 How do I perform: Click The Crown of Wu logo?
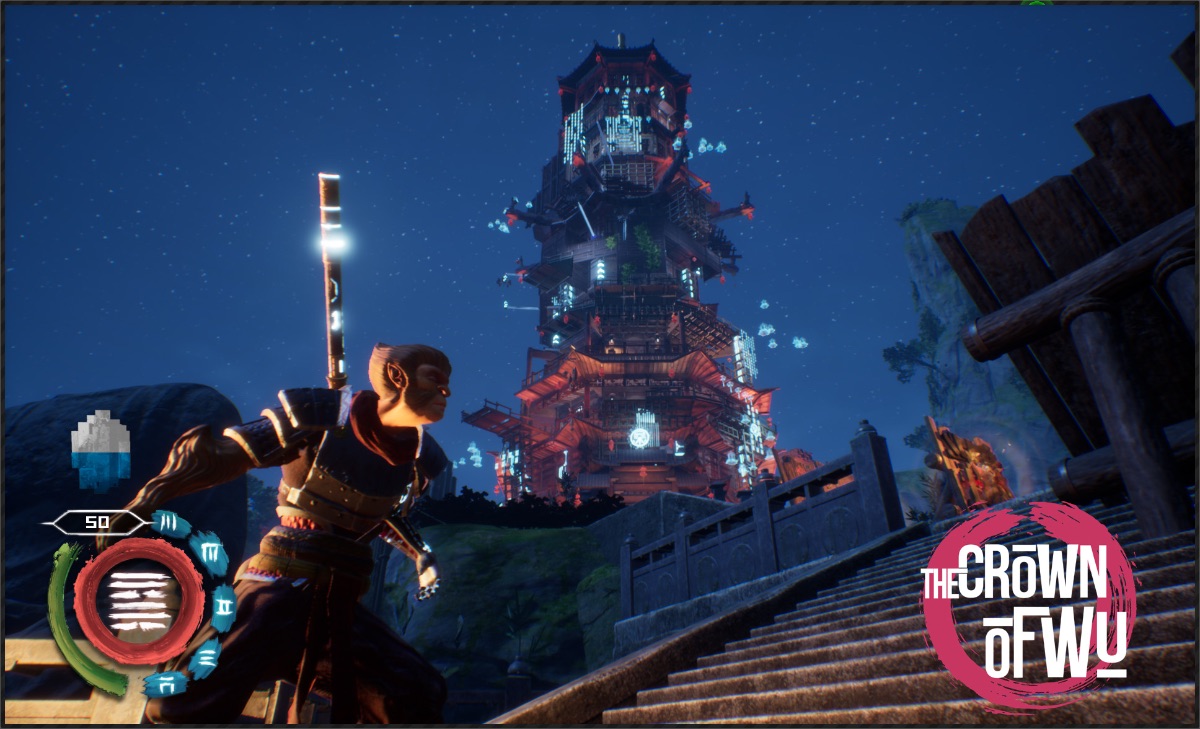(1029, 607)
